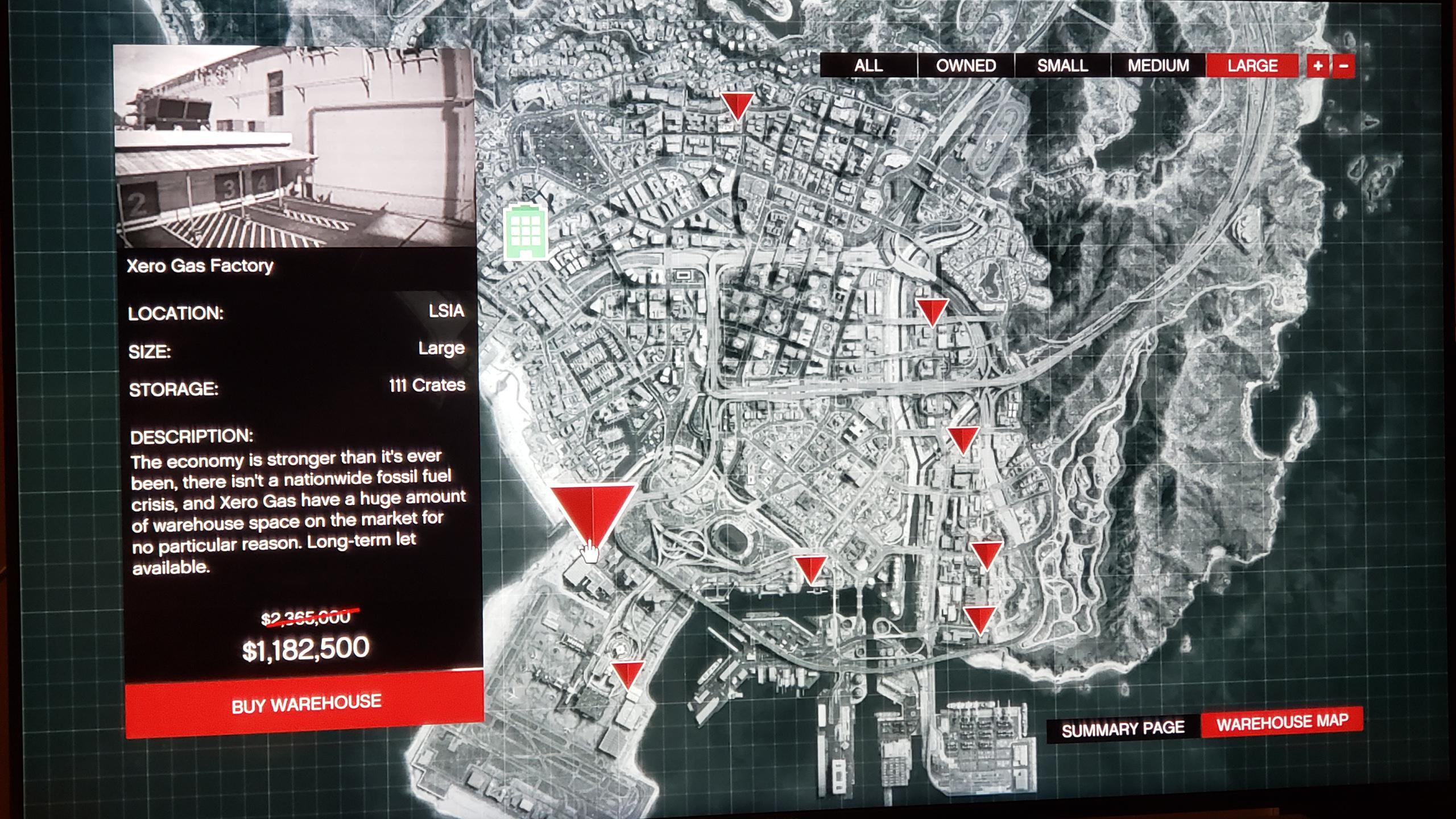Enable the SMALL warehouse filter
1456x819 pixels.
pos(1062,65)
